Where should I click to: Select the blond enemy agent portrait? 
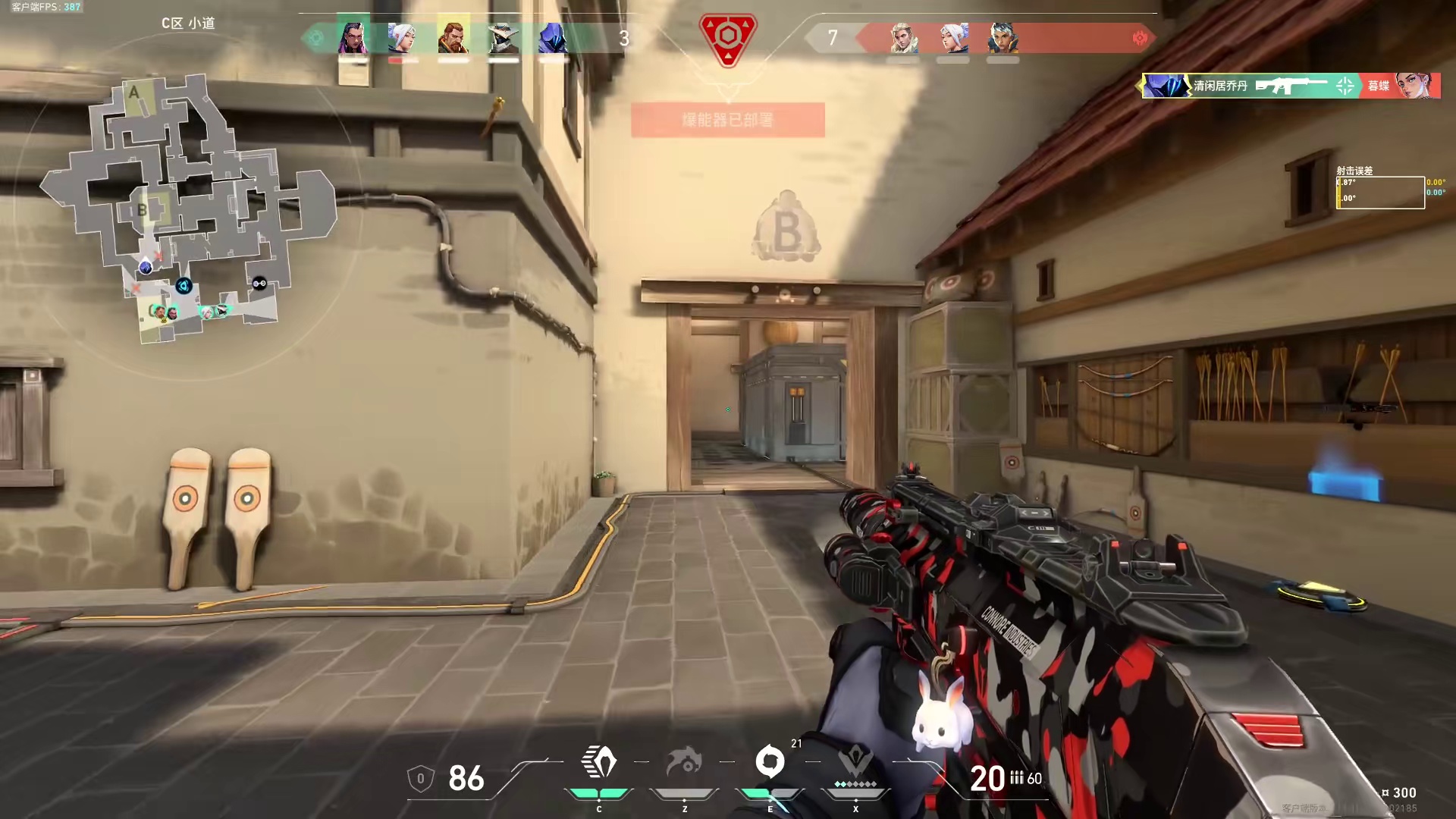pos(903,37)
